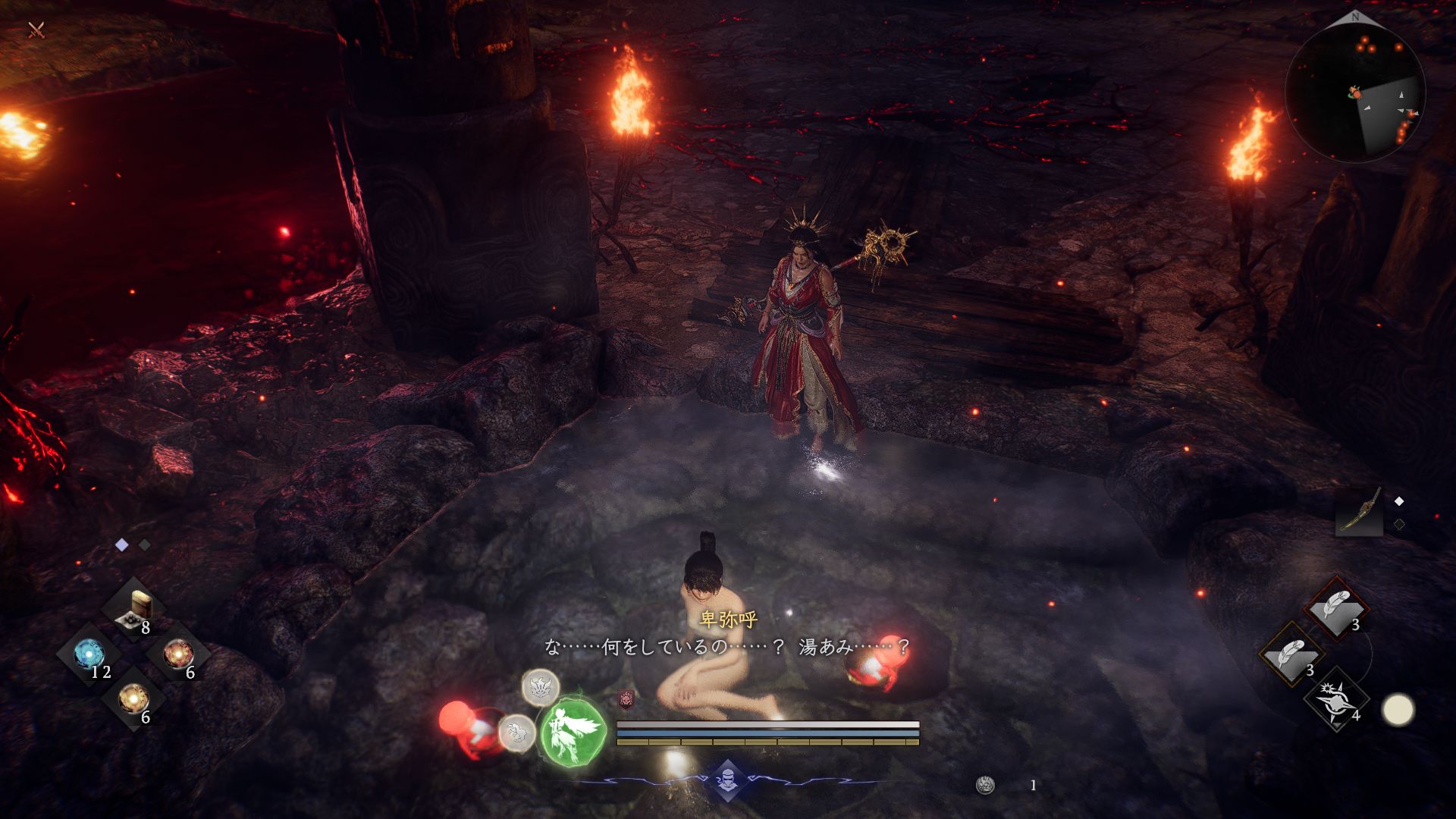The width and height of the screenshot is (1456, 819).
Task: Click the circular minimap
Action: coord(1354,93)
